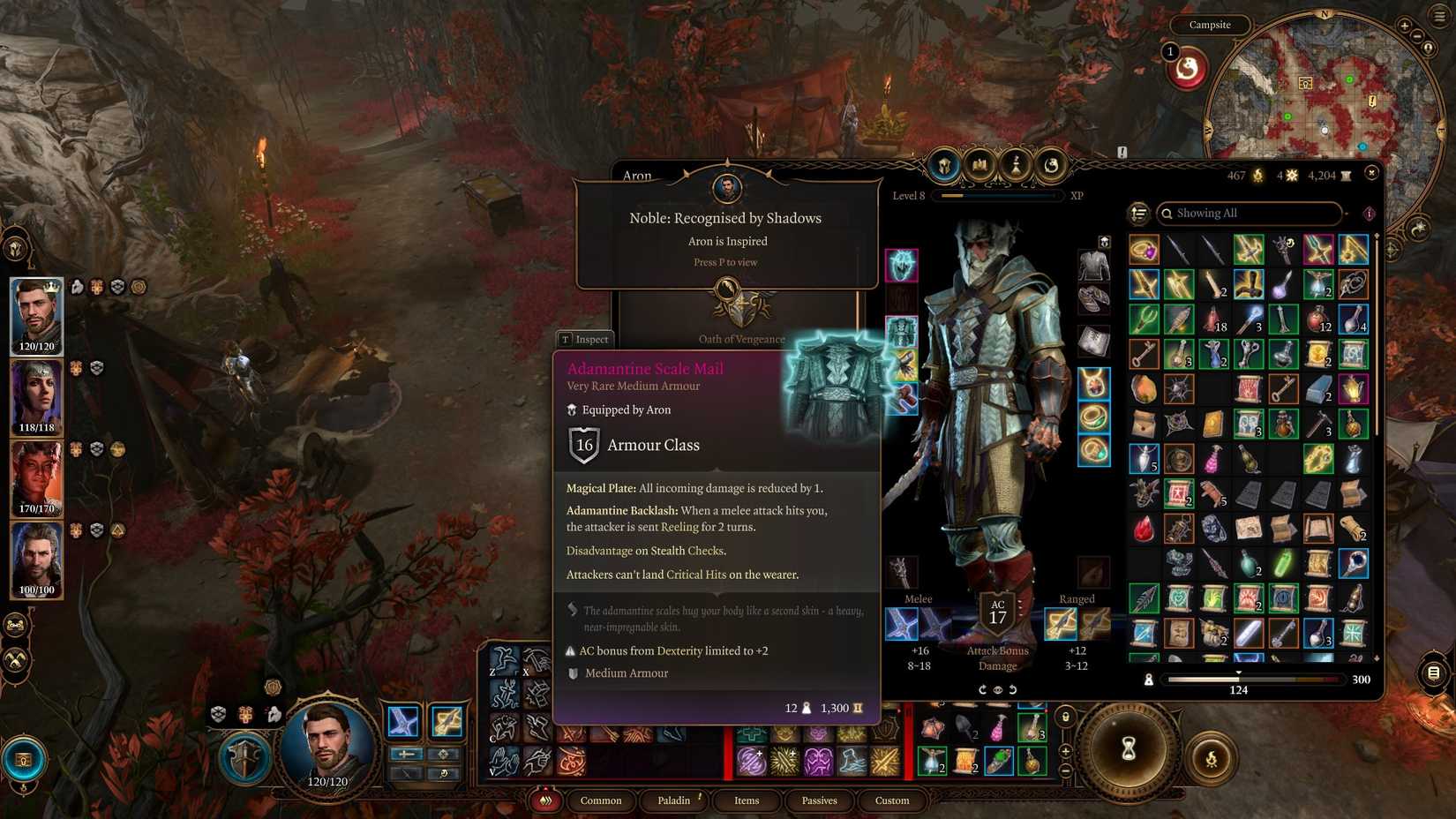This screenshot has width=1456, height=819.
Task: Click the sort inventory icon beside the search bar
Action: pyautogui.click(x=1140, y=214)
